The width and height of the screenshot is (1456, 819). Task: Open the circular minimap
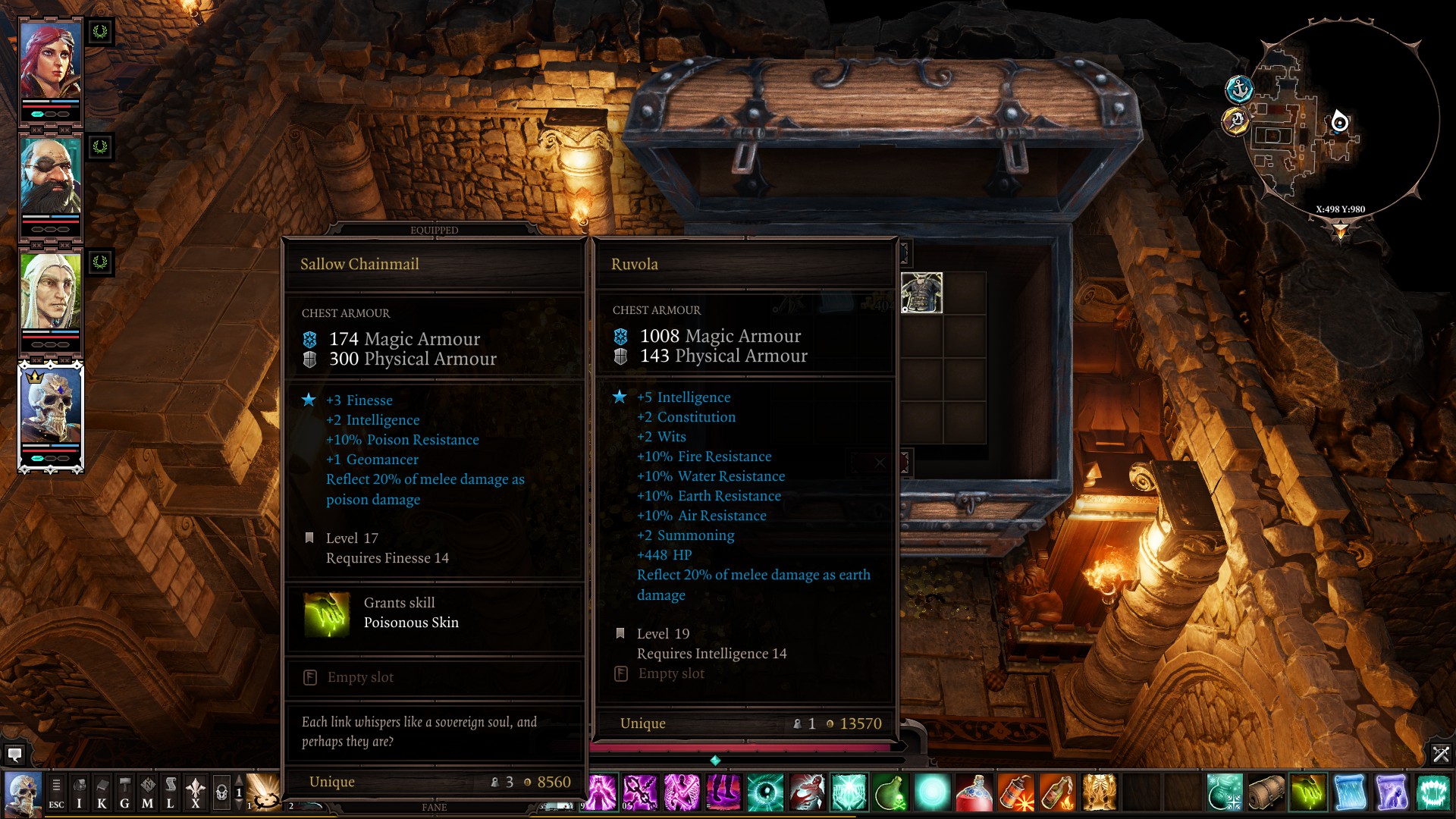click(x=1342, y=121)
